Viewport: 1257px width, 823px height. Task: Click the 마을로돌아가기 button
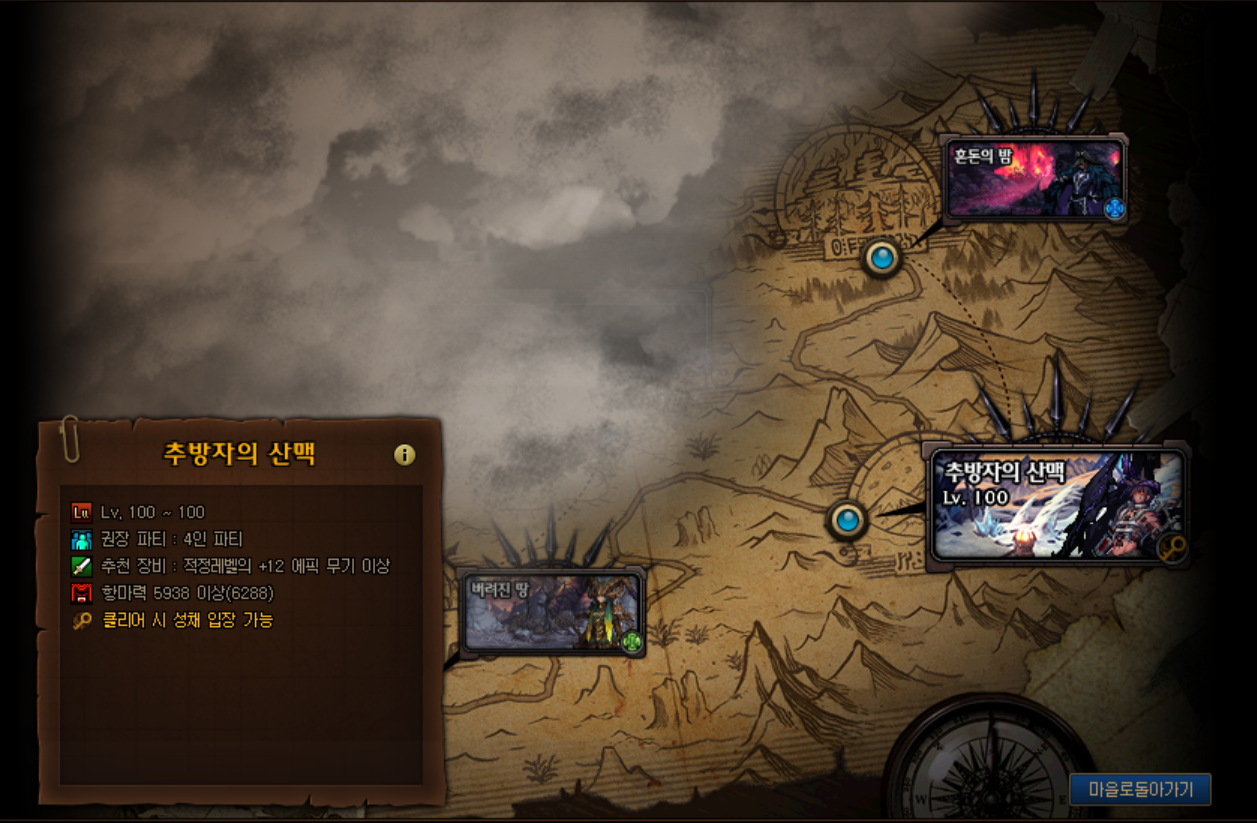pos(1140,789)
